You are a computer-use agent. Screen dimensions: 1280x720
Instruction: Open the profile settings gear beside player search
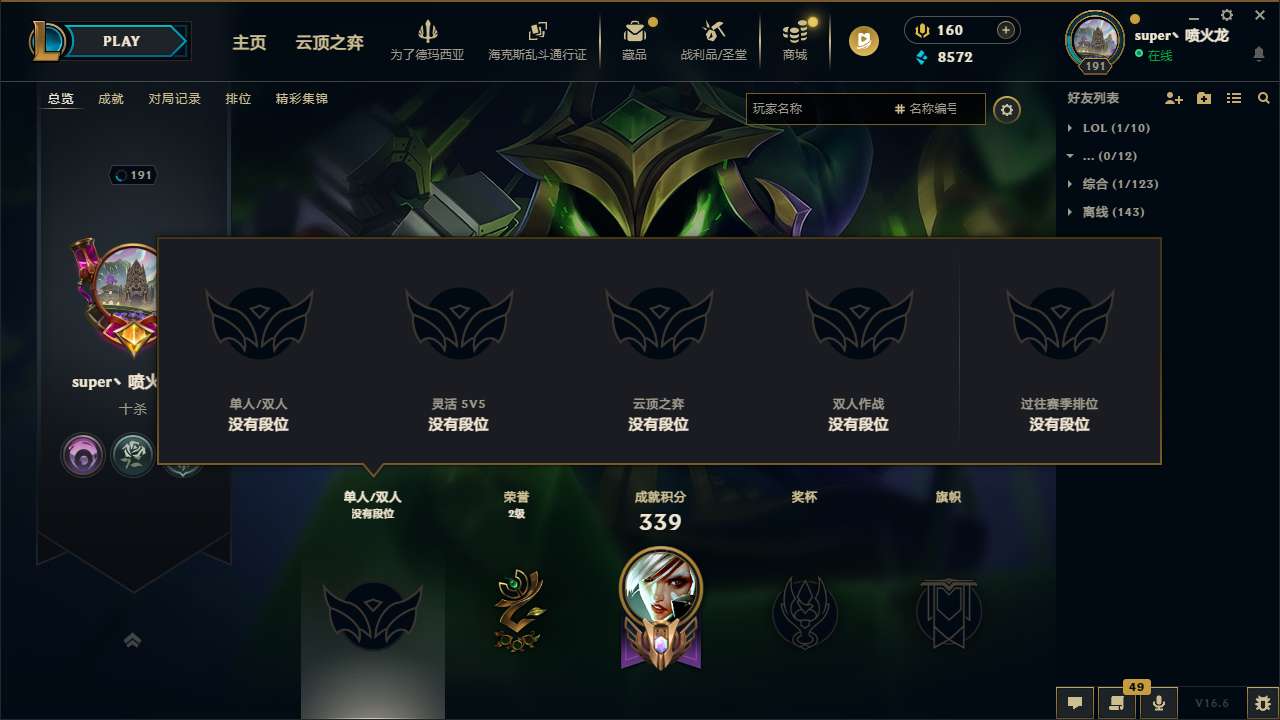coord(1007,109)
